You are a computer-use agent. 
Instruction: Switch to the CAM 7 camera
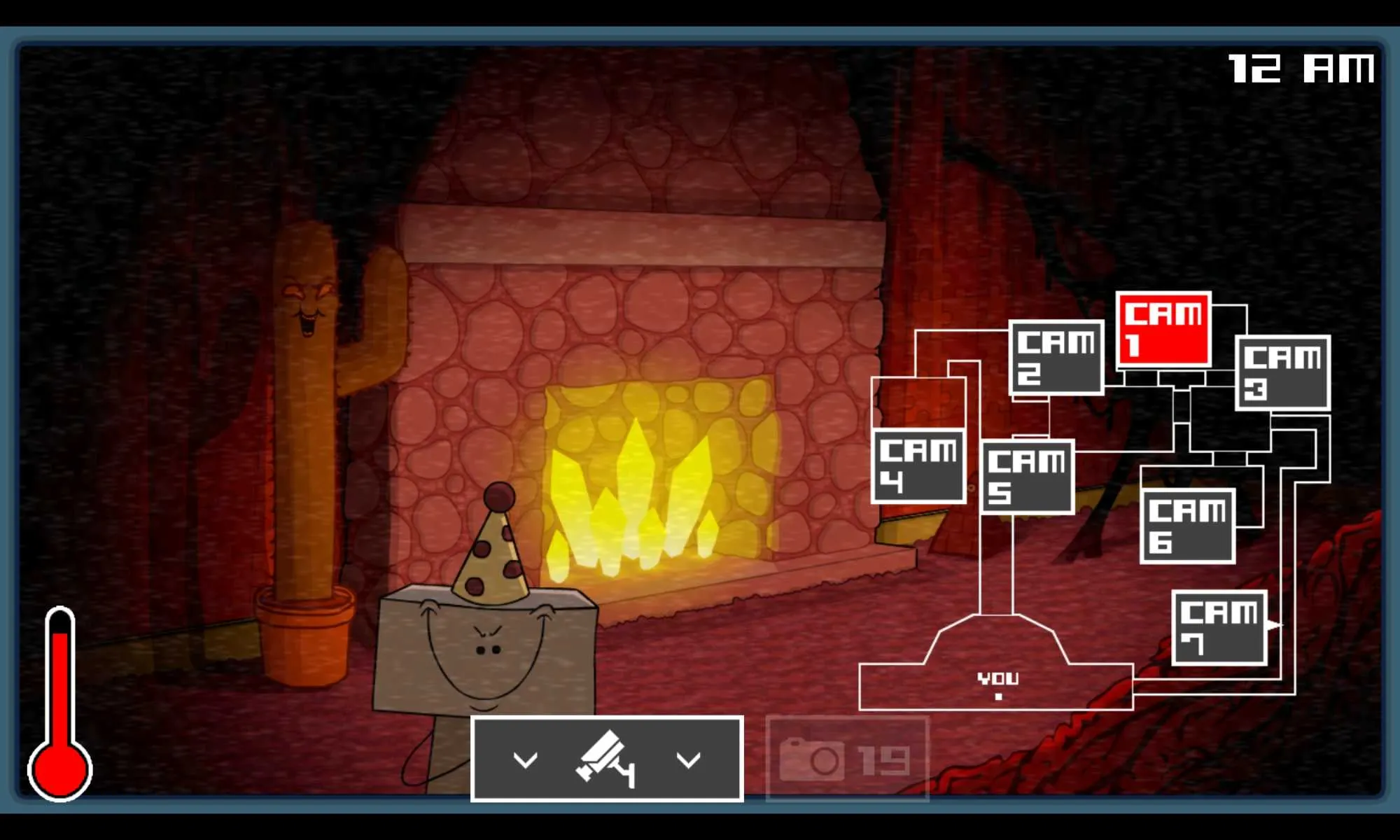click(1219, 628)
